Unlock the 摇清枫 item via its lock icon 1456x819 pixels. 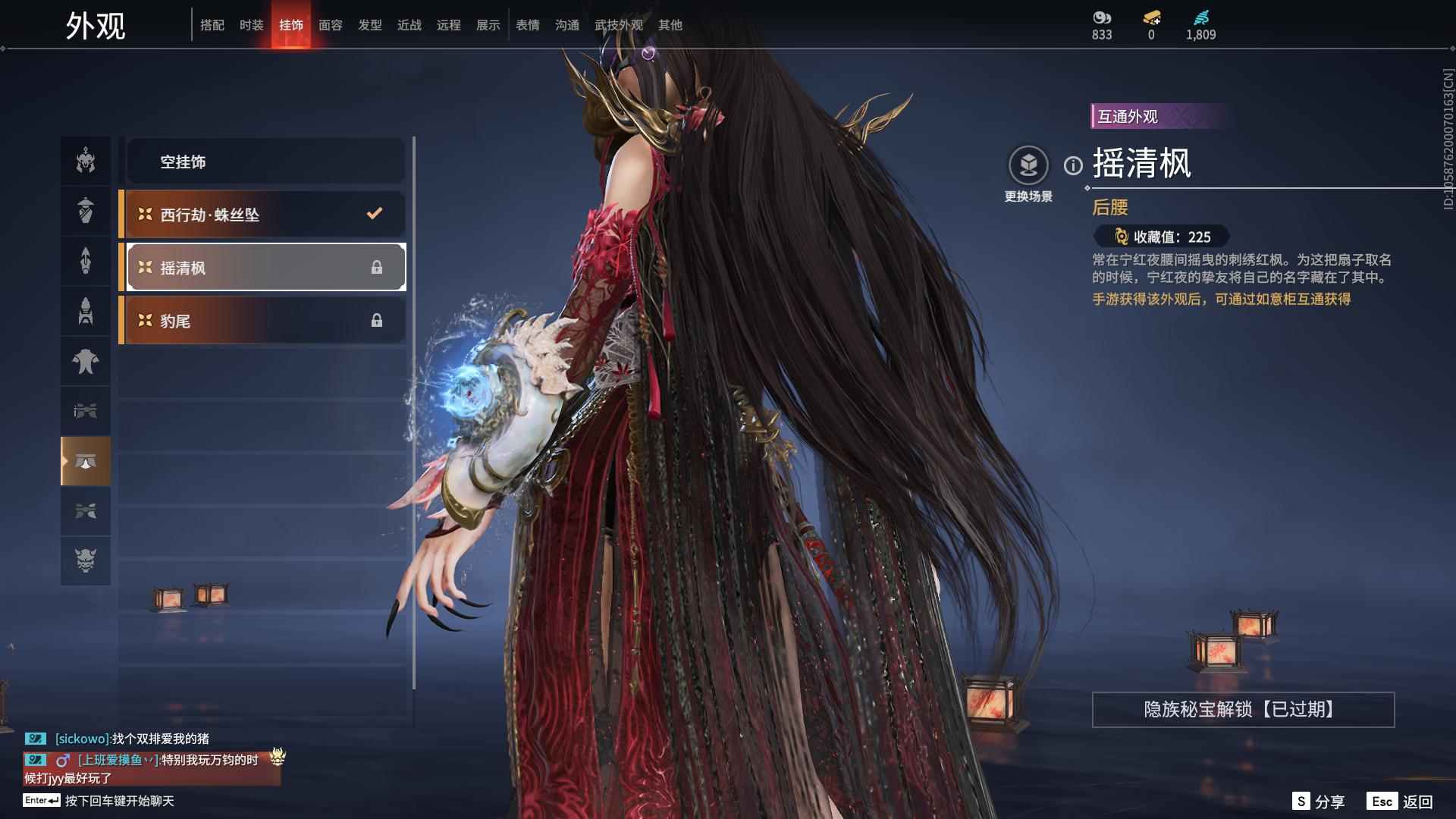point(377,267)
